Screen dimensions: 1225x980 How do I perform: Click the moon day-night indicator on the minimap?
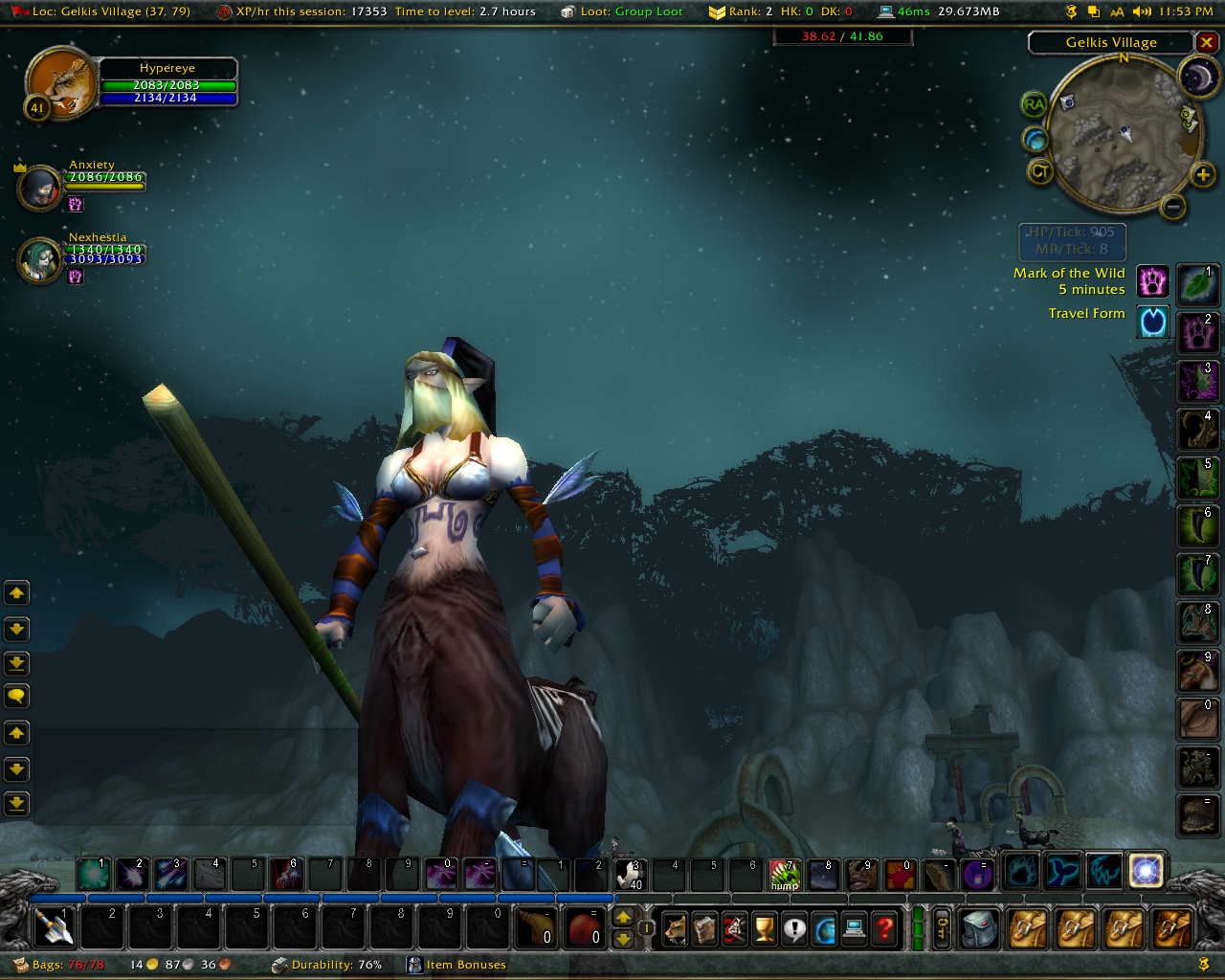(1197, 78)
